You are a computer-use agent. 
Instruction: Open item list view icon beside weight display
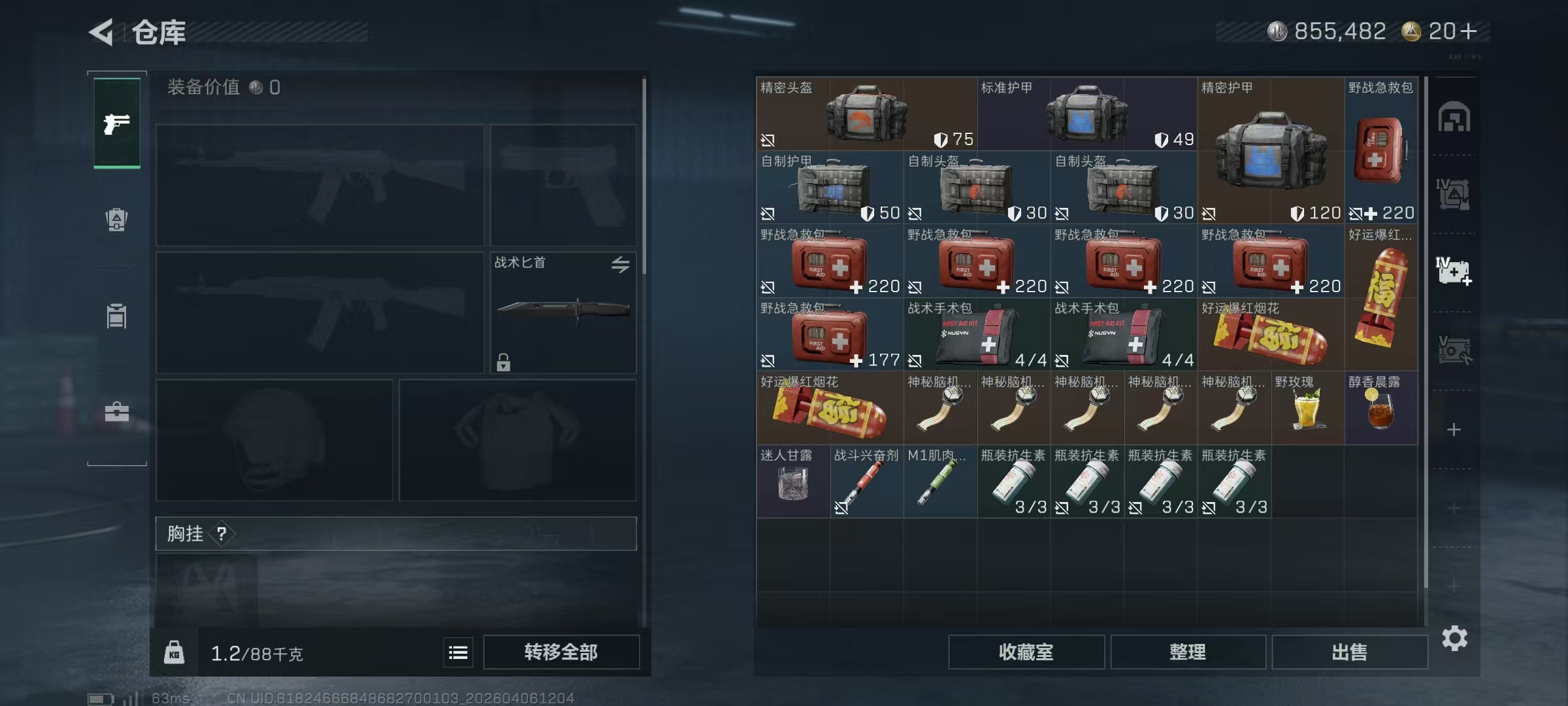click(x=458, y=652)
